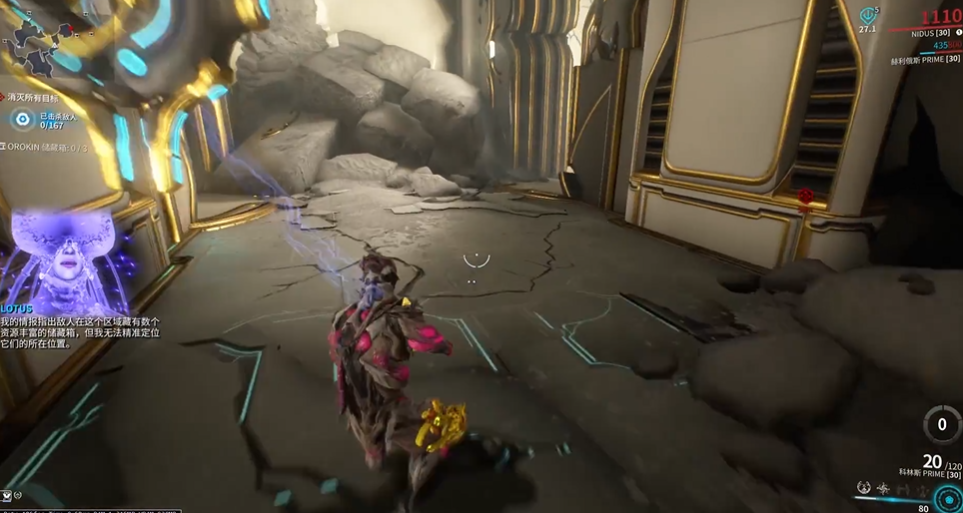Screen dimensions: 963x513
Task: Open the minimap in the corner
Action: [40, 45]
